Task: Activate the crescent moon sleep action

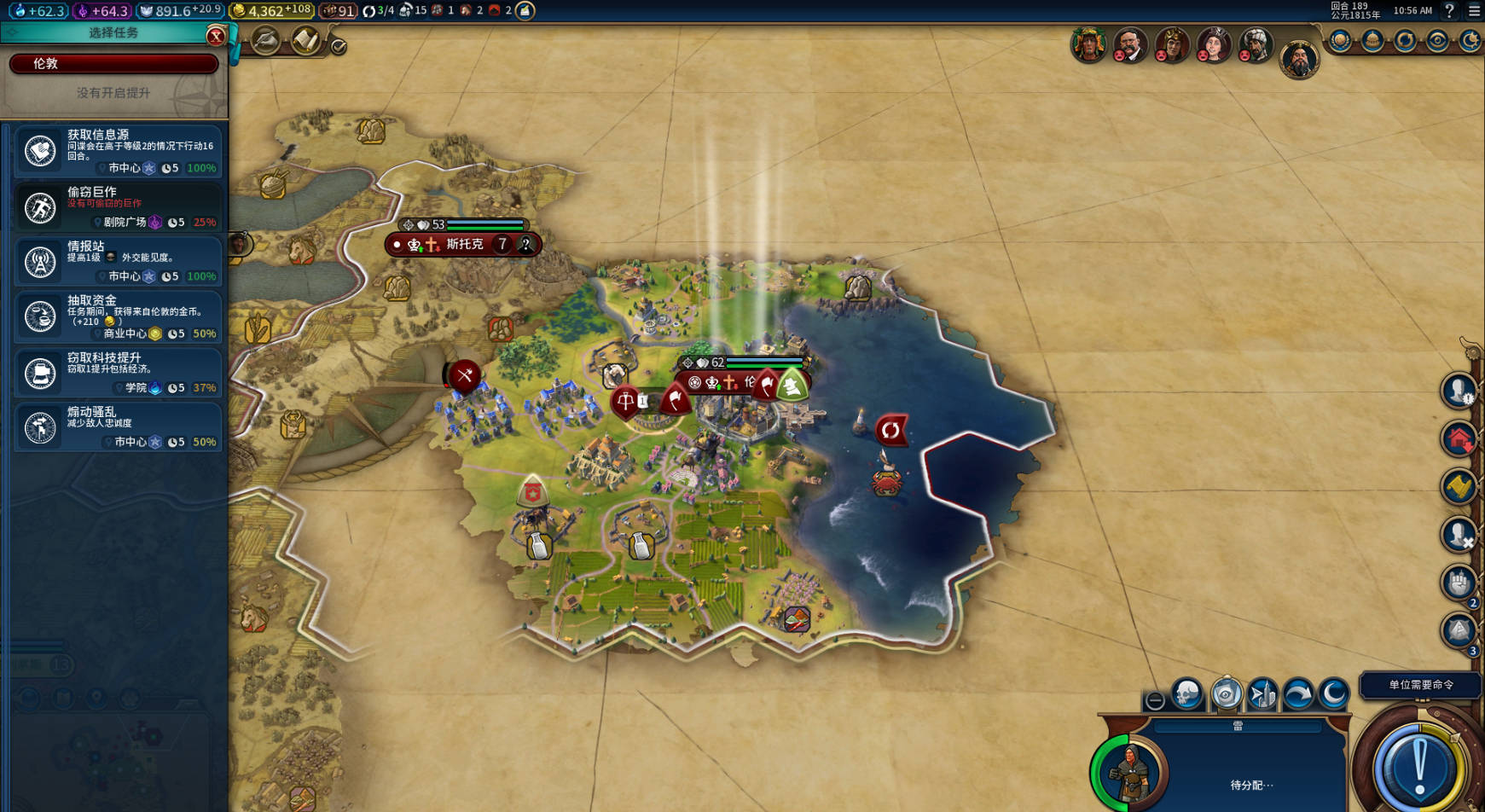Action: (1333, 695)
